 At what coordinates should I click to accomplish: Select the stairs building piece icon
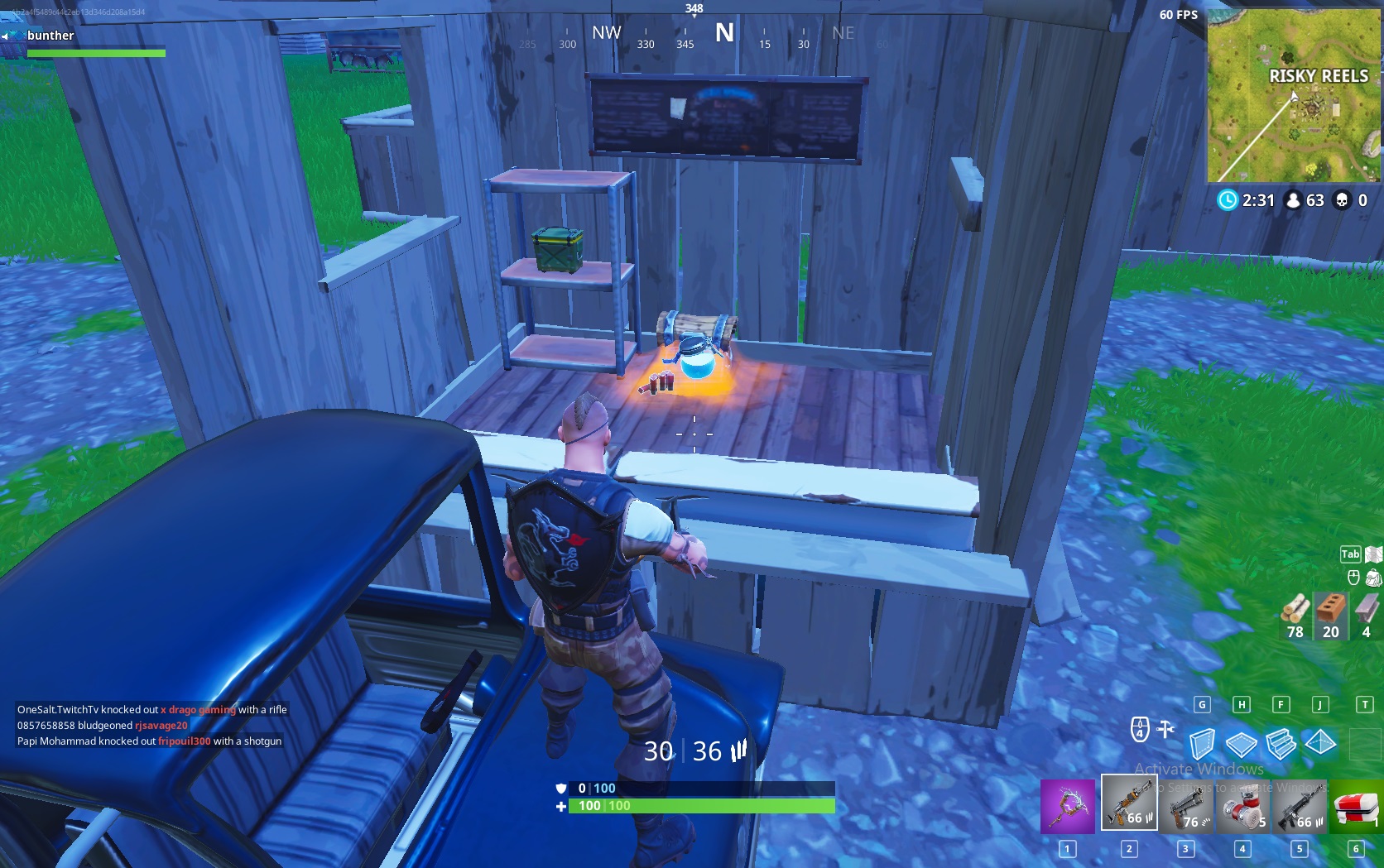pos(1282,744)
